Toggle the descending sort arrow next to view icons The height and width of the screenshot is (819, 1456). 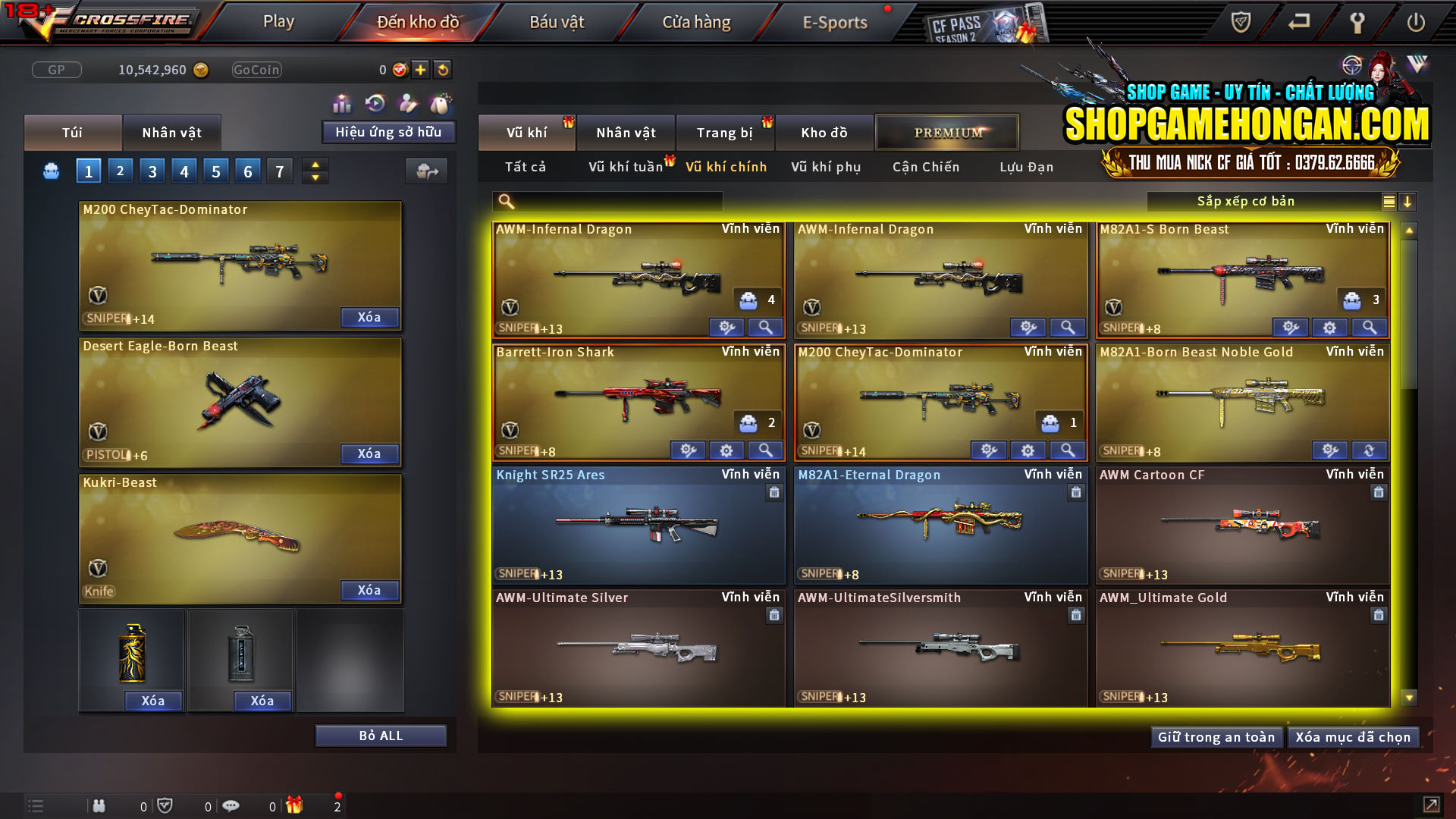click(1408, 201)
